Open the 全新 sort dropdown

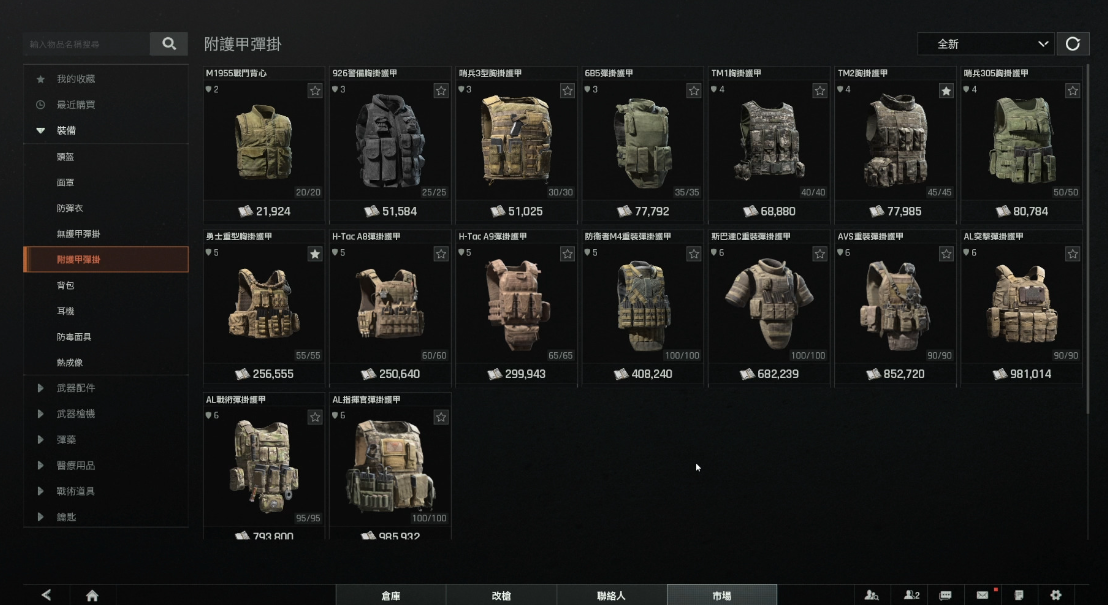tap(986, 44)
